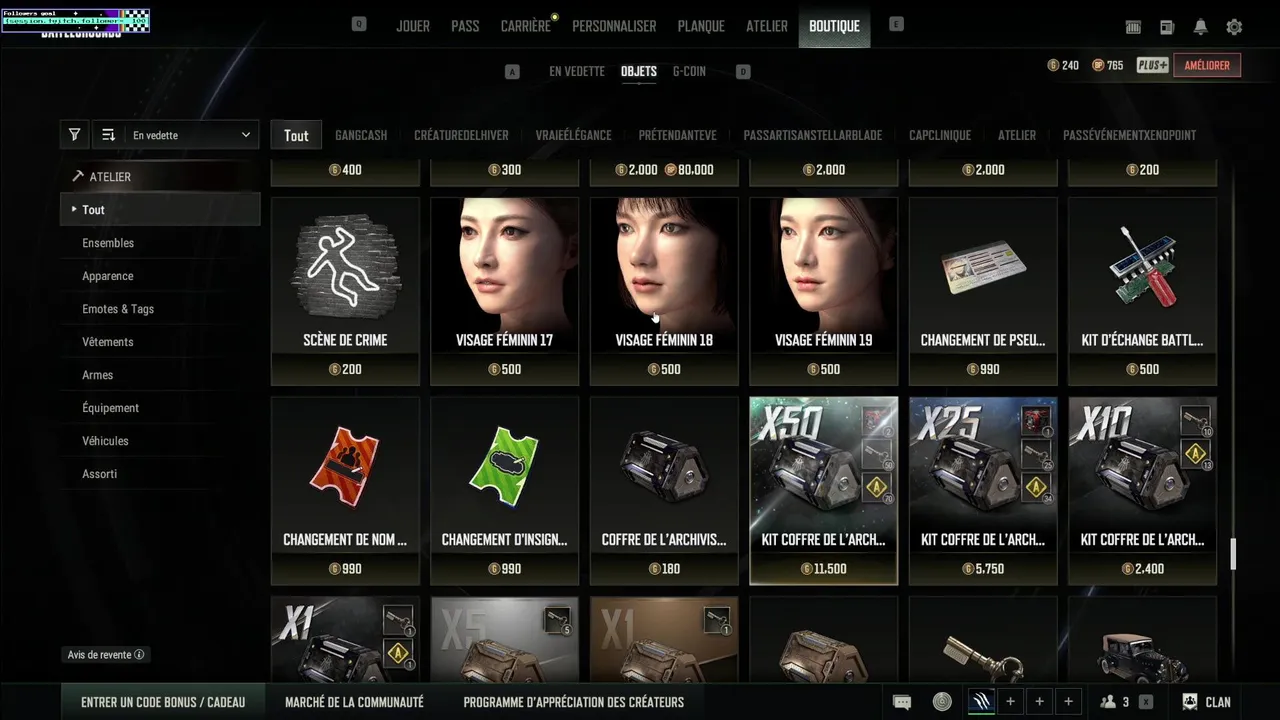Go to the CARRIÈRE section
The width and height of the screenshot is (1280, 720).
coord(525,26)
